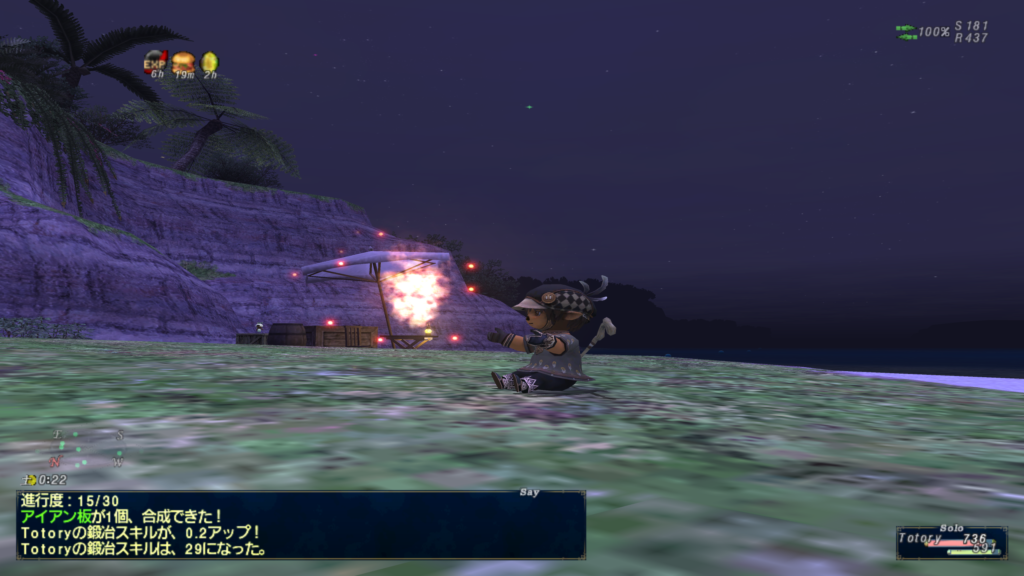Select the yellow-green egg status icon
1024x576 pixels.
(210, 62)
